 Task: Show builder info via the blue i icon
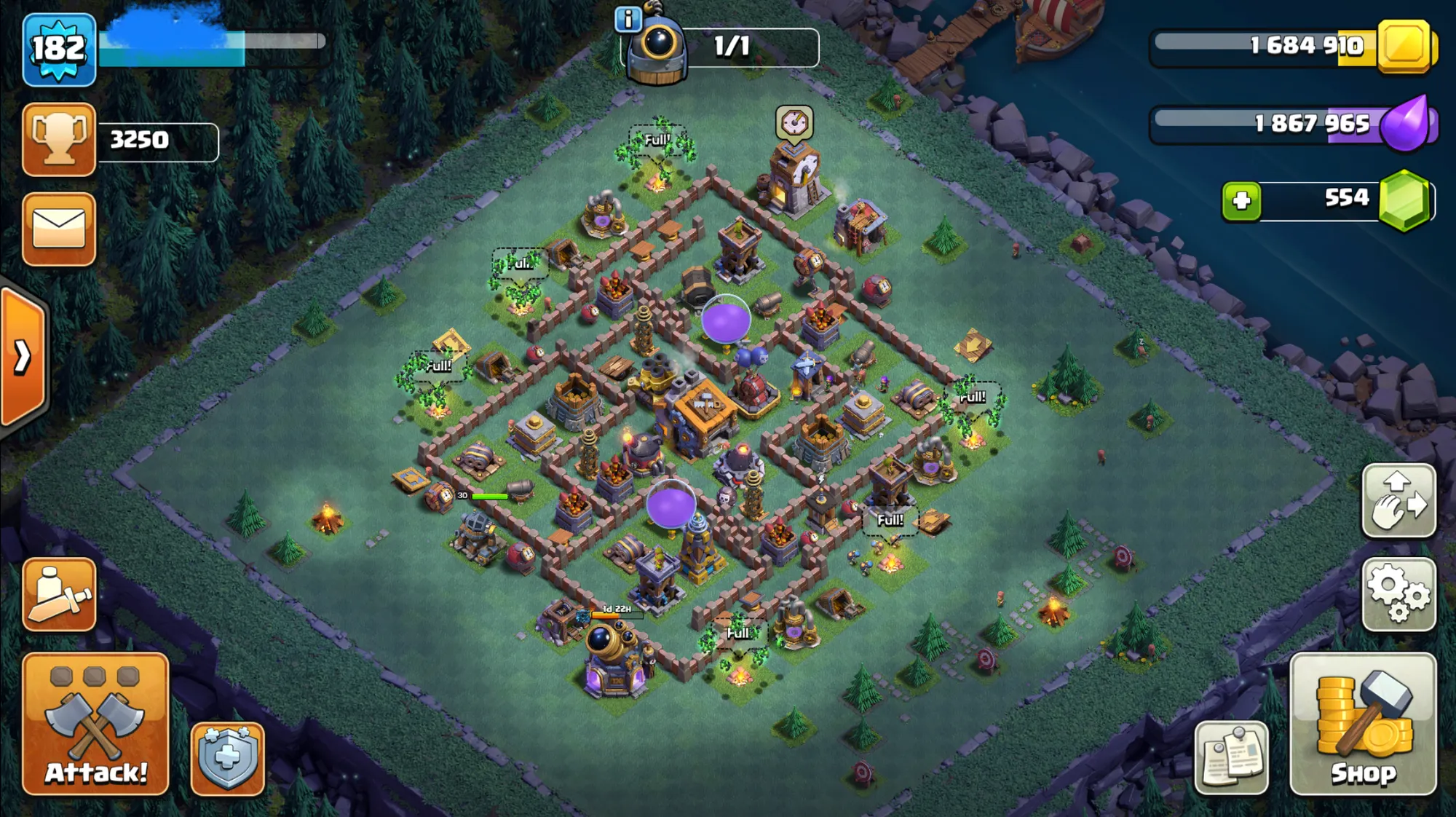point(628,19)
